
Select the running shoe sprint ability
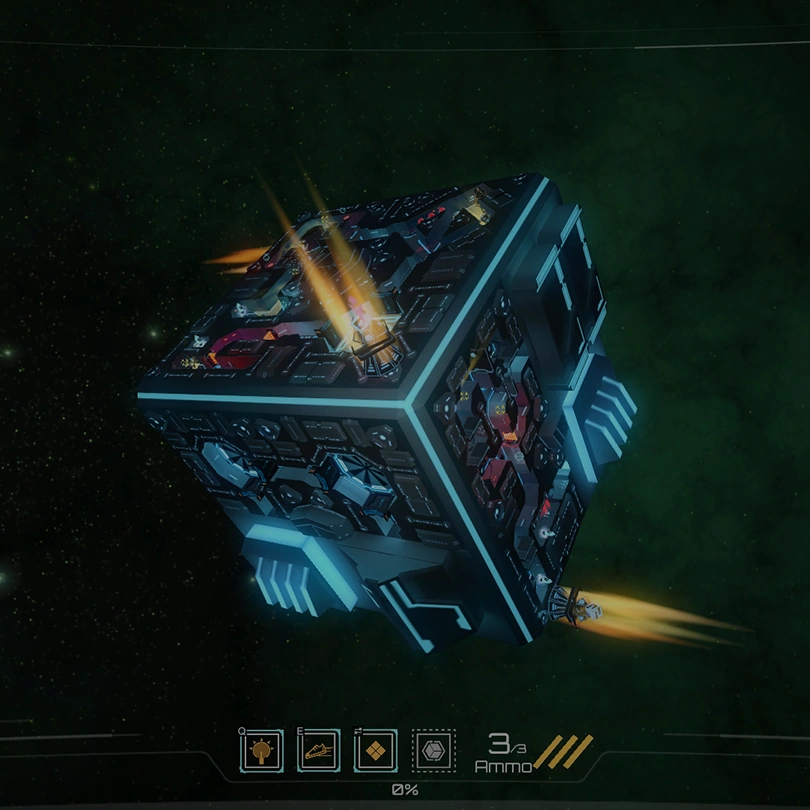click(x=319, y=750)
